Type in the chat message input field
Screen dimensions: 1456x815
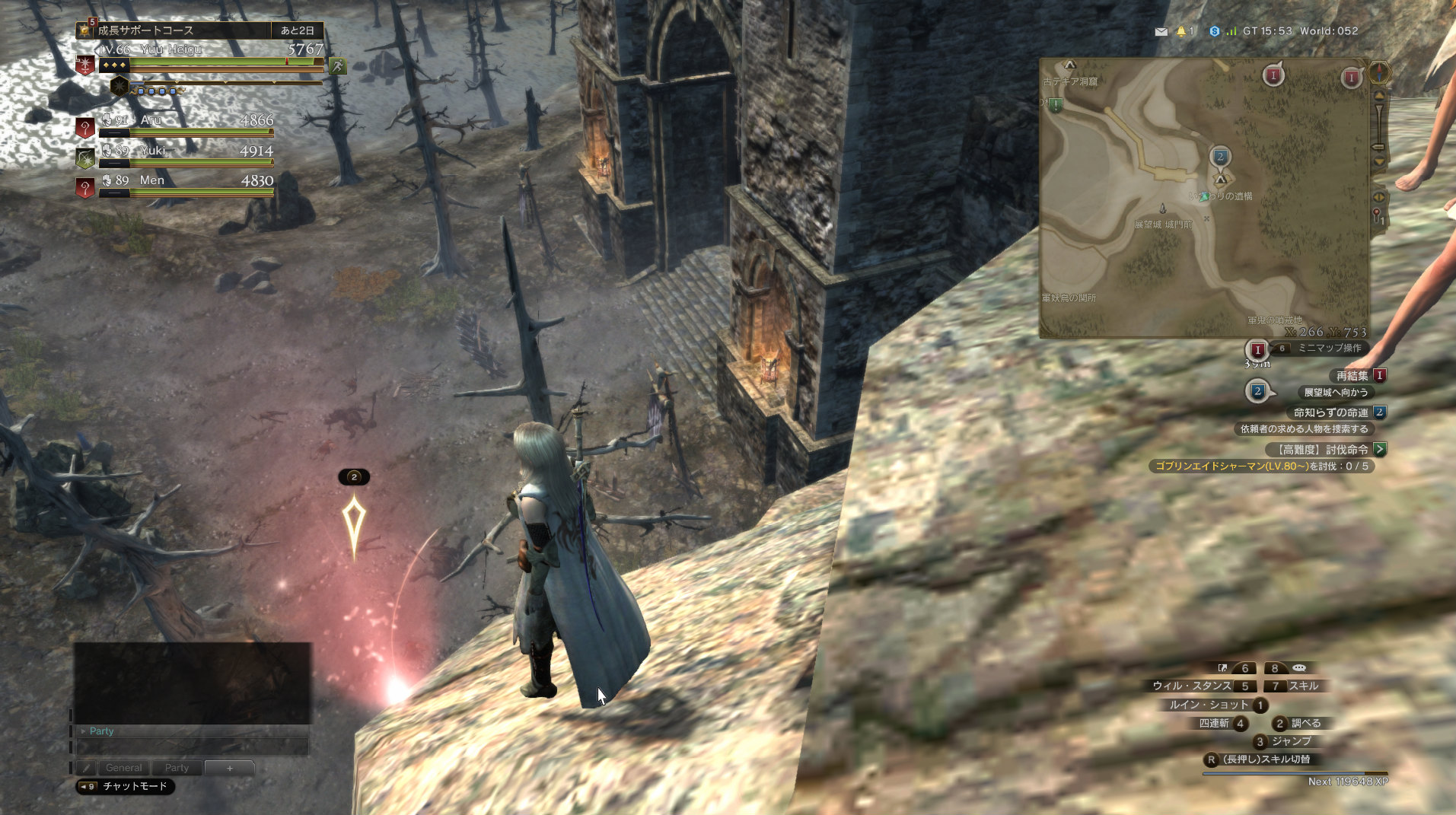click(x=193, y=747)
